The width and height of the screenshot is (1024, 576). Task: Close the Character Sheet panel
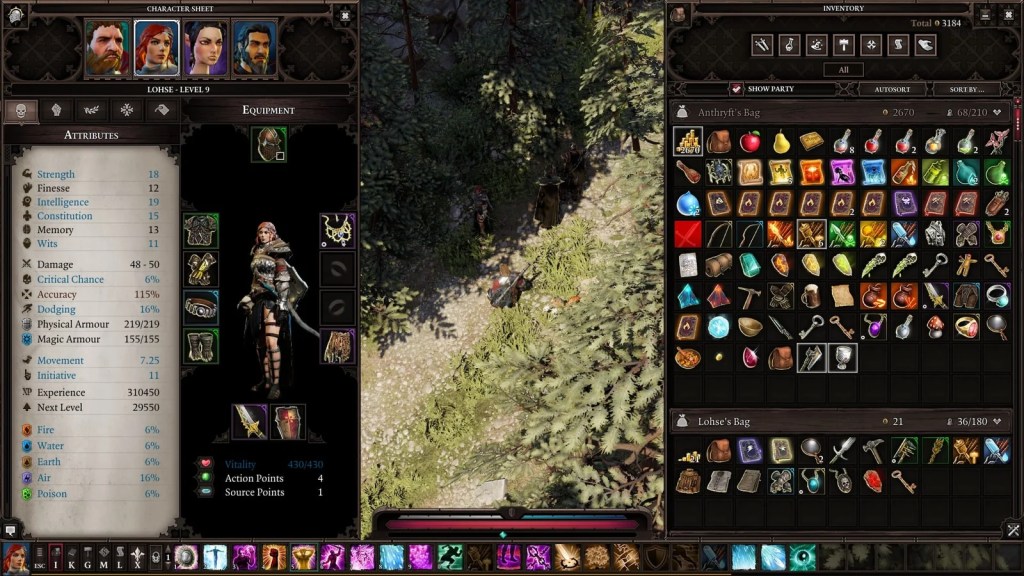point(343,15)
